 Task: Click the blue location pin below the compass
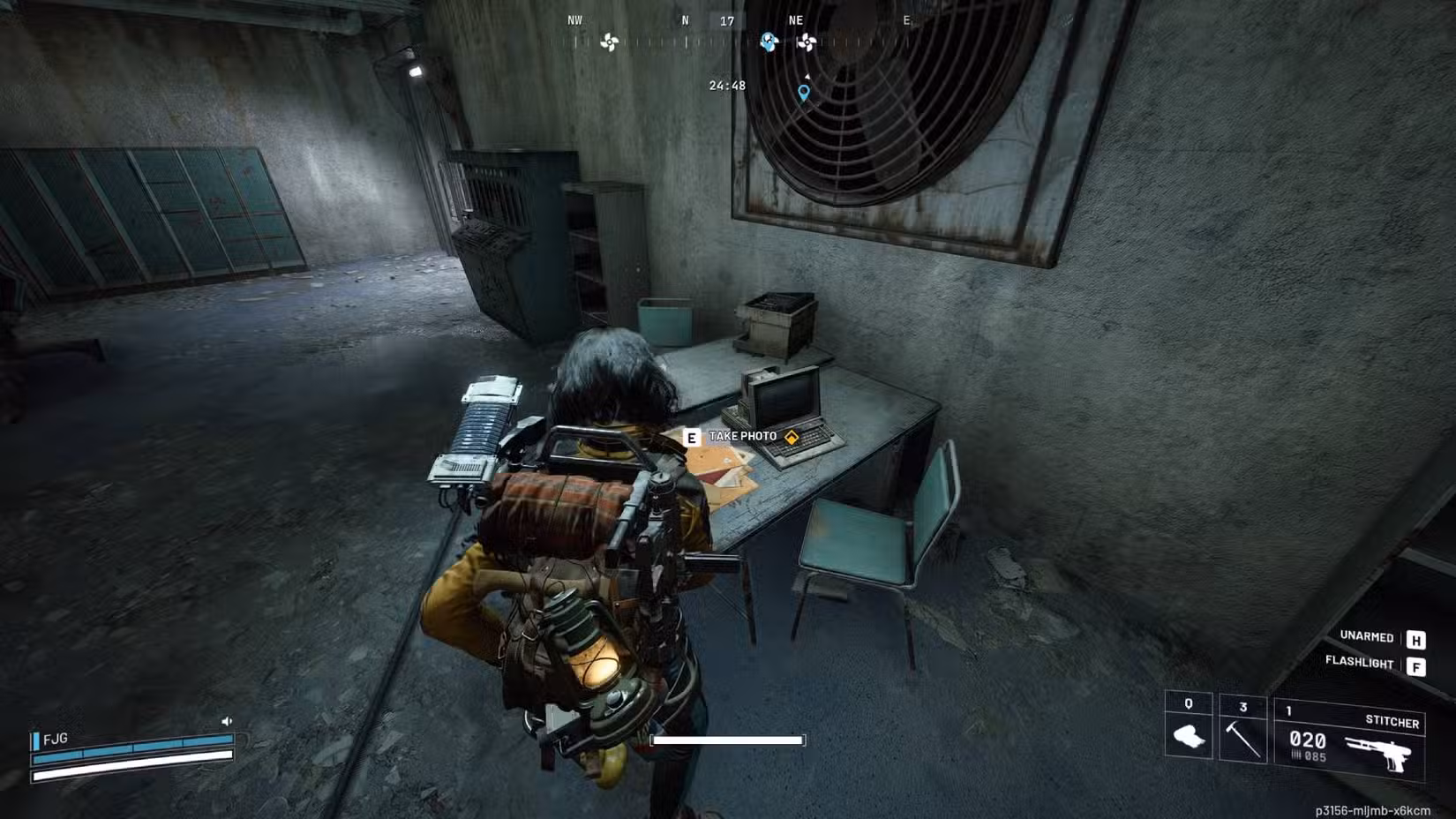pos(803,94)
